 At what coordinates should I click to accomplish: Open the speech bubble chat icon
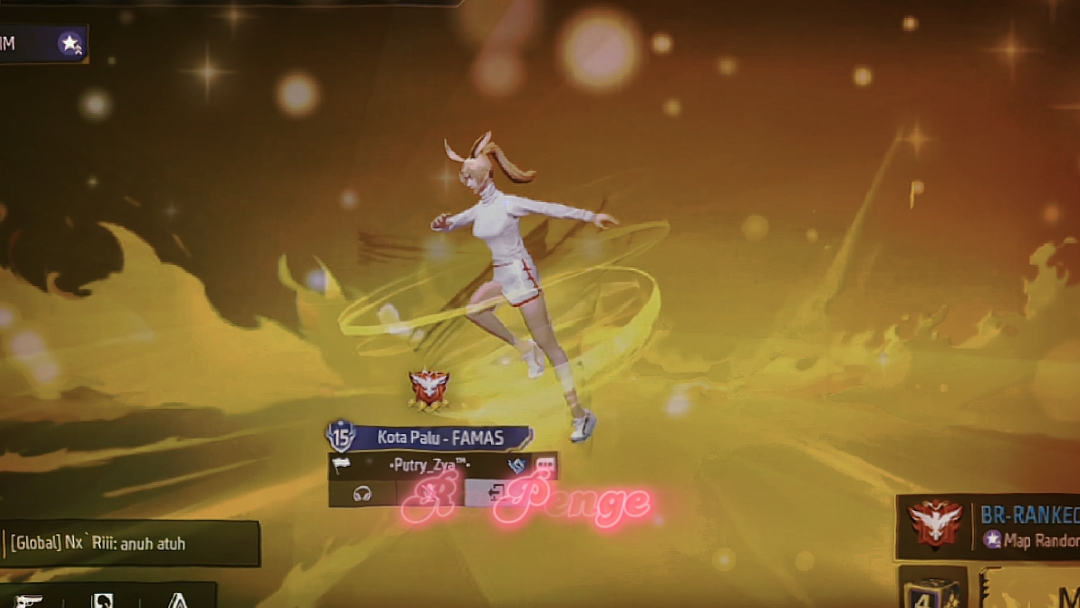click(545, 466)
